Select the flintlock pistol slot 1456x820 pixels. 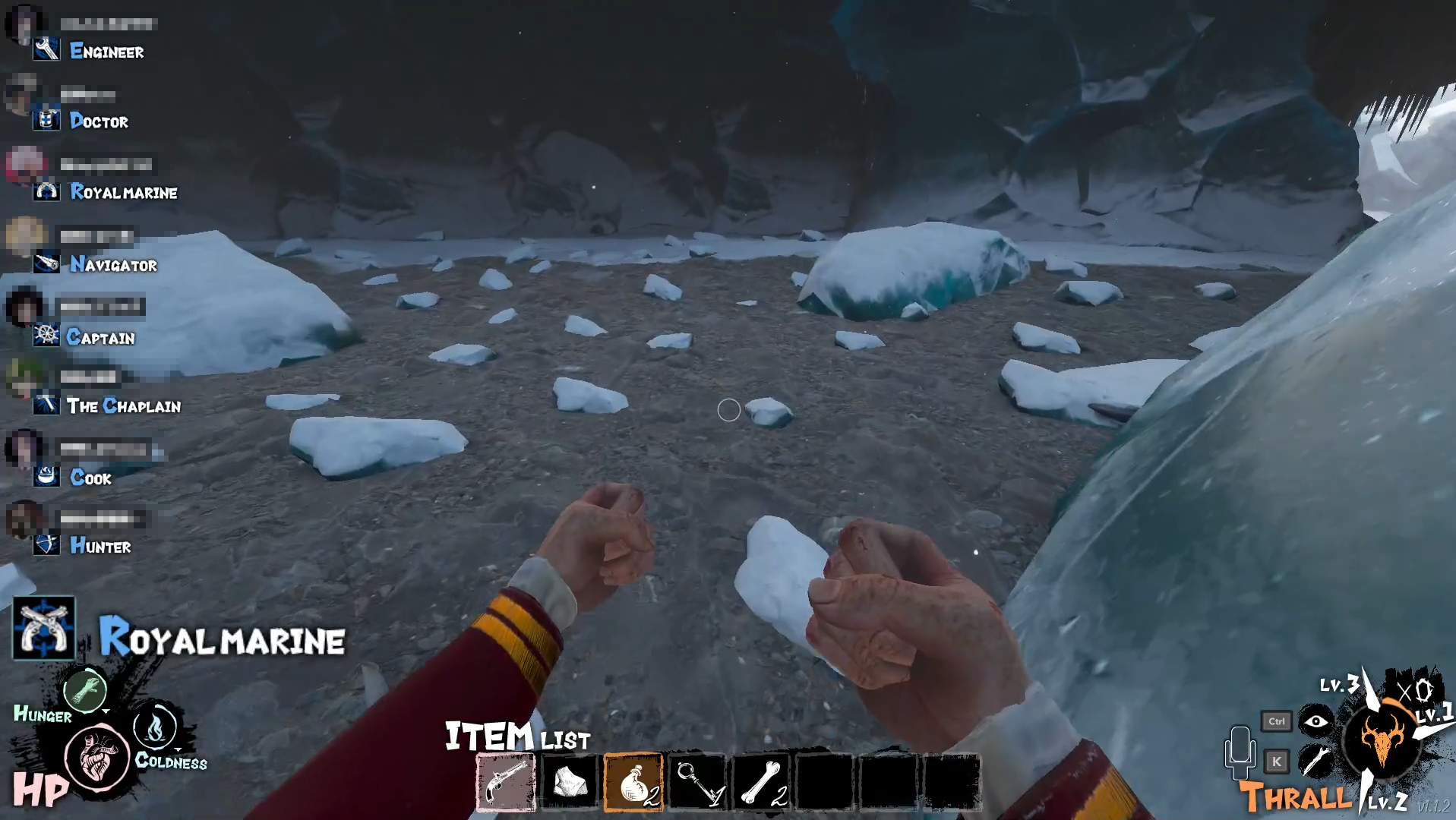coord(506,783)
